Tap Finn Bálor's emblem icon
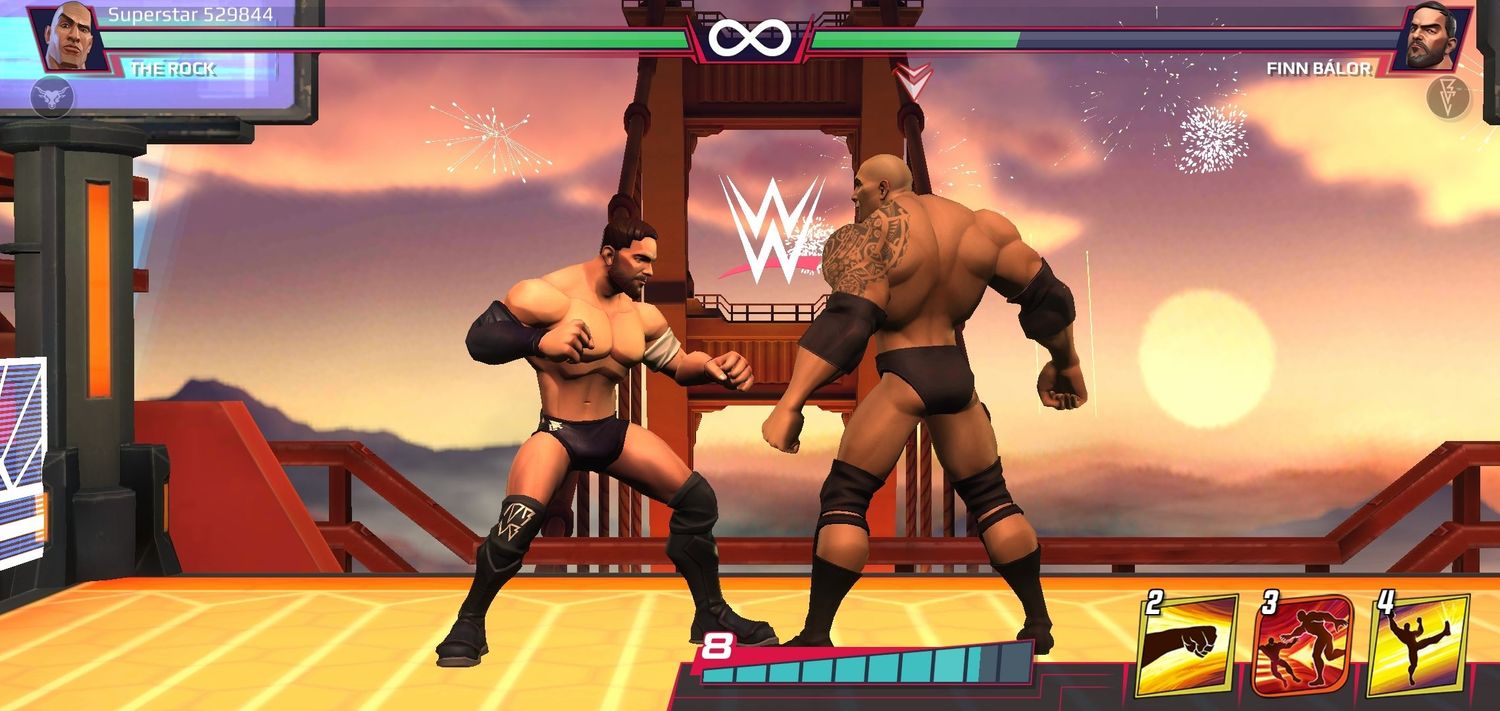 click(x=1447, y=98)
